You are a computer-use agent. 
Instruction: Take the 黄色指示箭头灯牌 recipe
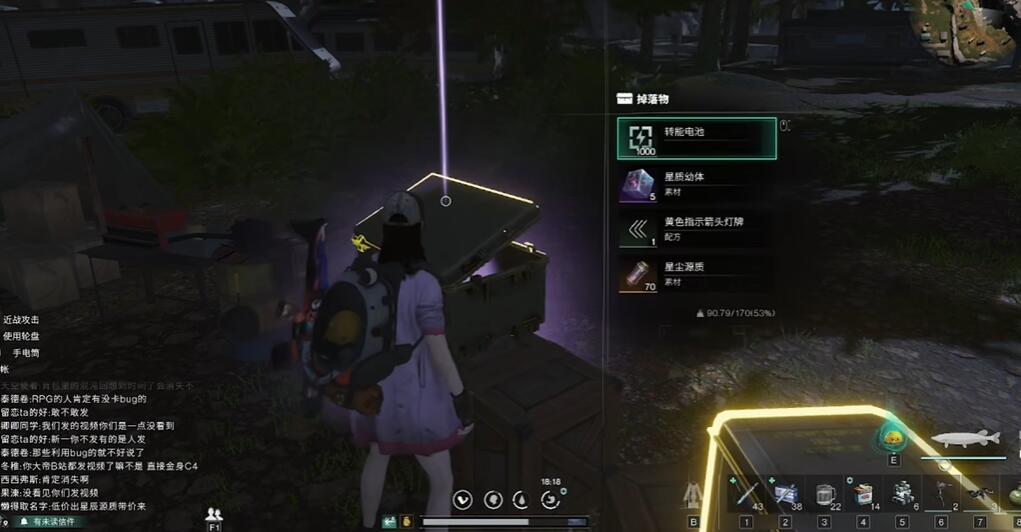(x=696, y=230)
